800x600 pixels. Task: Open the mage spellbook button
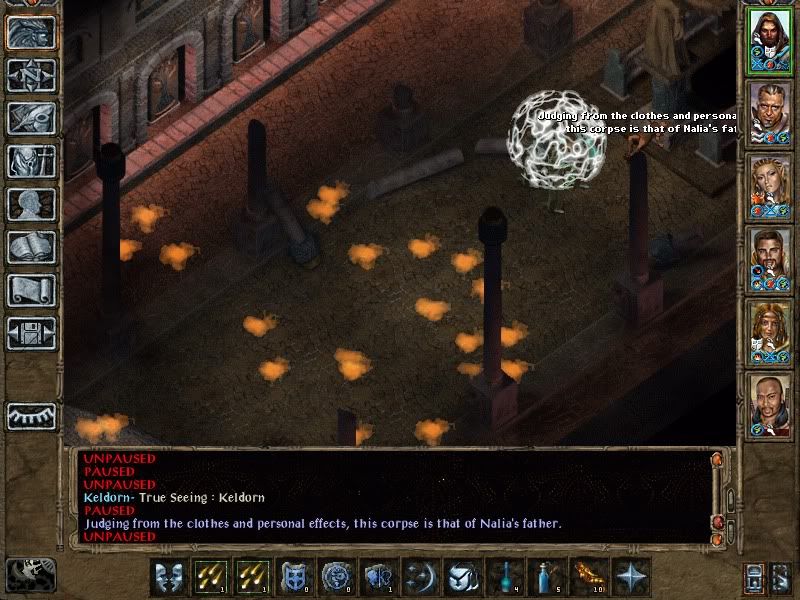(31, 247)
